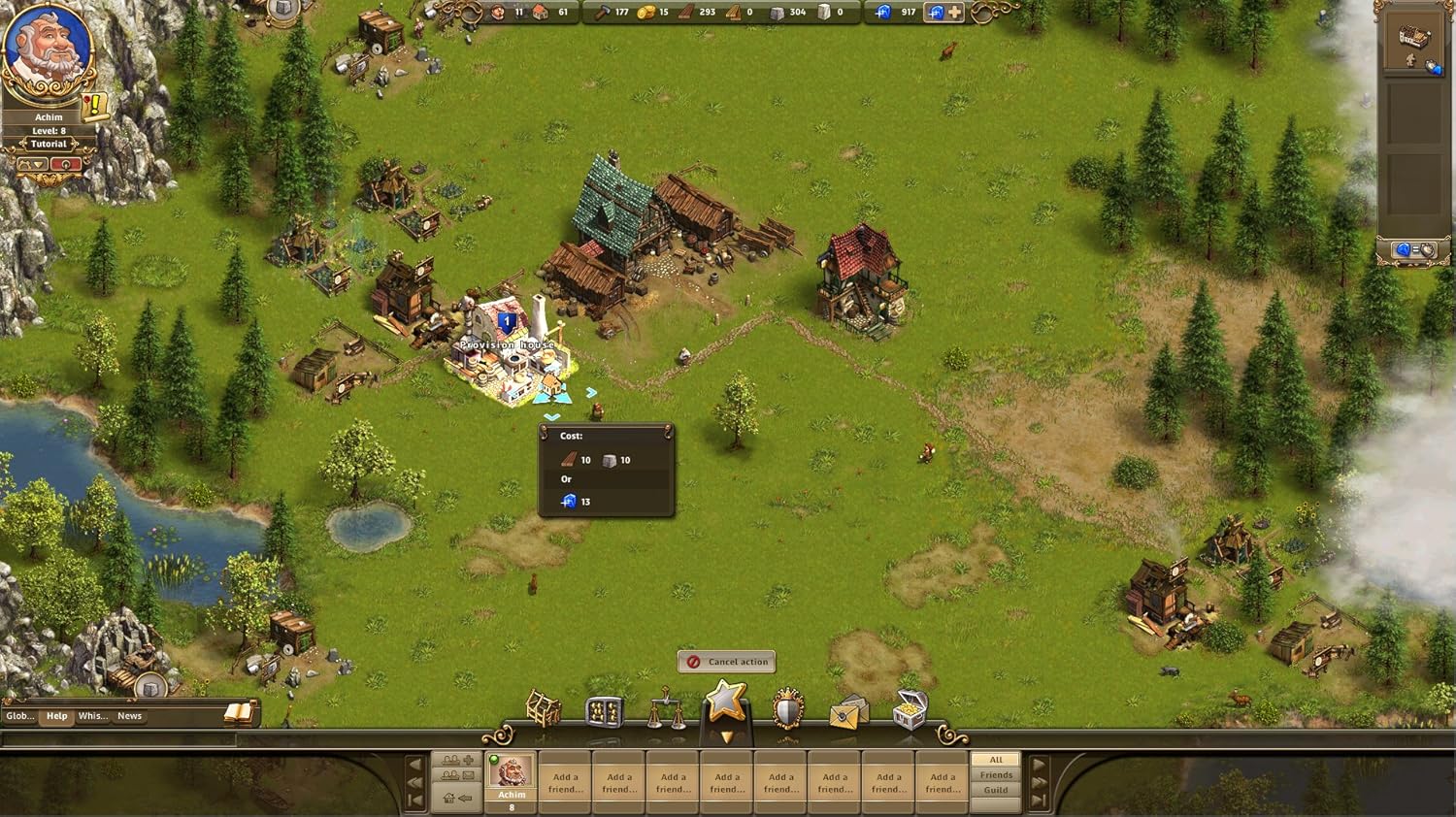The height and width of the screenshot is (817, 1456).
Task: Open the treasure chest shop icon
Action: click(x=909, y=710)
